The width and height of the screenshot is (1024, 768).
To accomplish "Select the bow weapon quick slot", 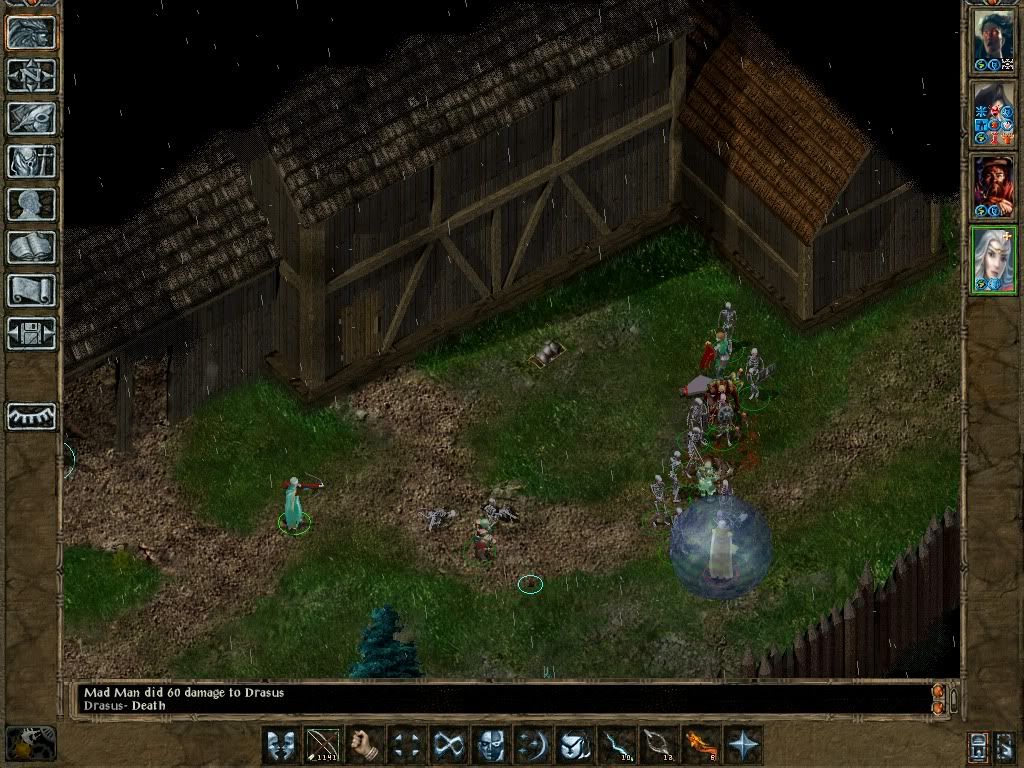I will pos(324,746).
